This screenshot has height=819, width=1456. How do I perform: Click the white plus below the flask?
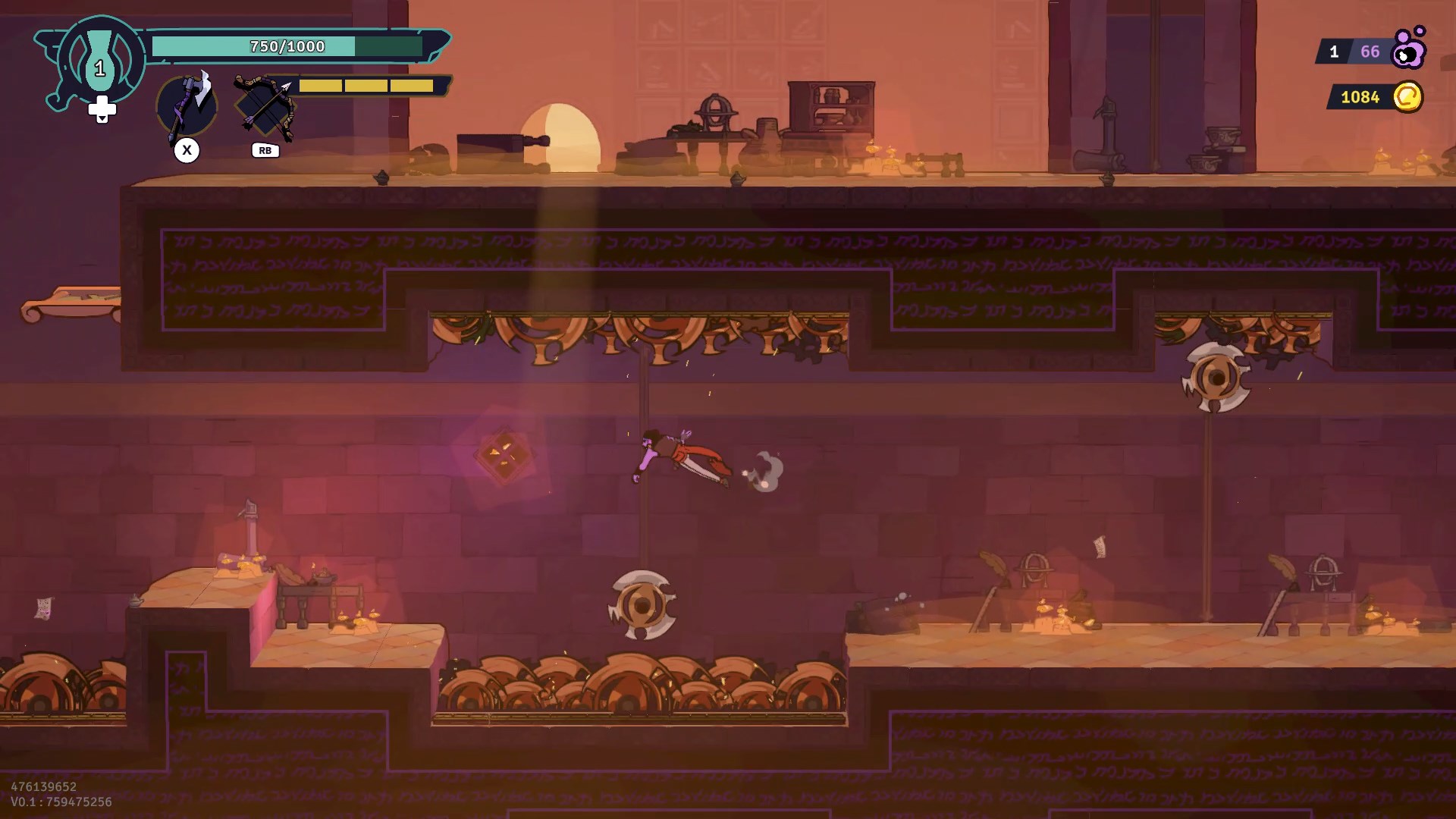point(102,108)
